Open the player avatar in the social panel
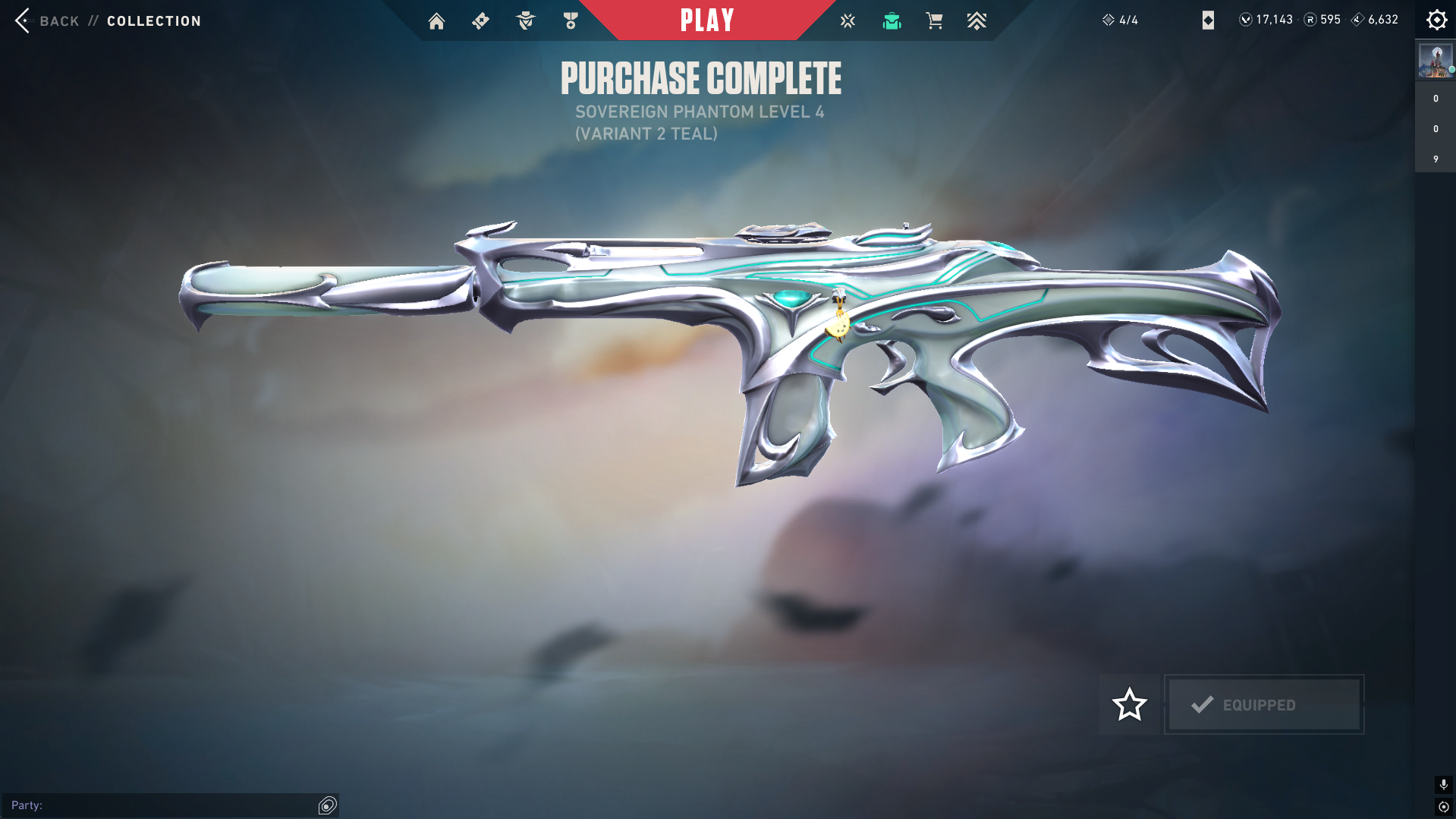The width and height of the screenshot is (1456, 819). point(1435,61)
